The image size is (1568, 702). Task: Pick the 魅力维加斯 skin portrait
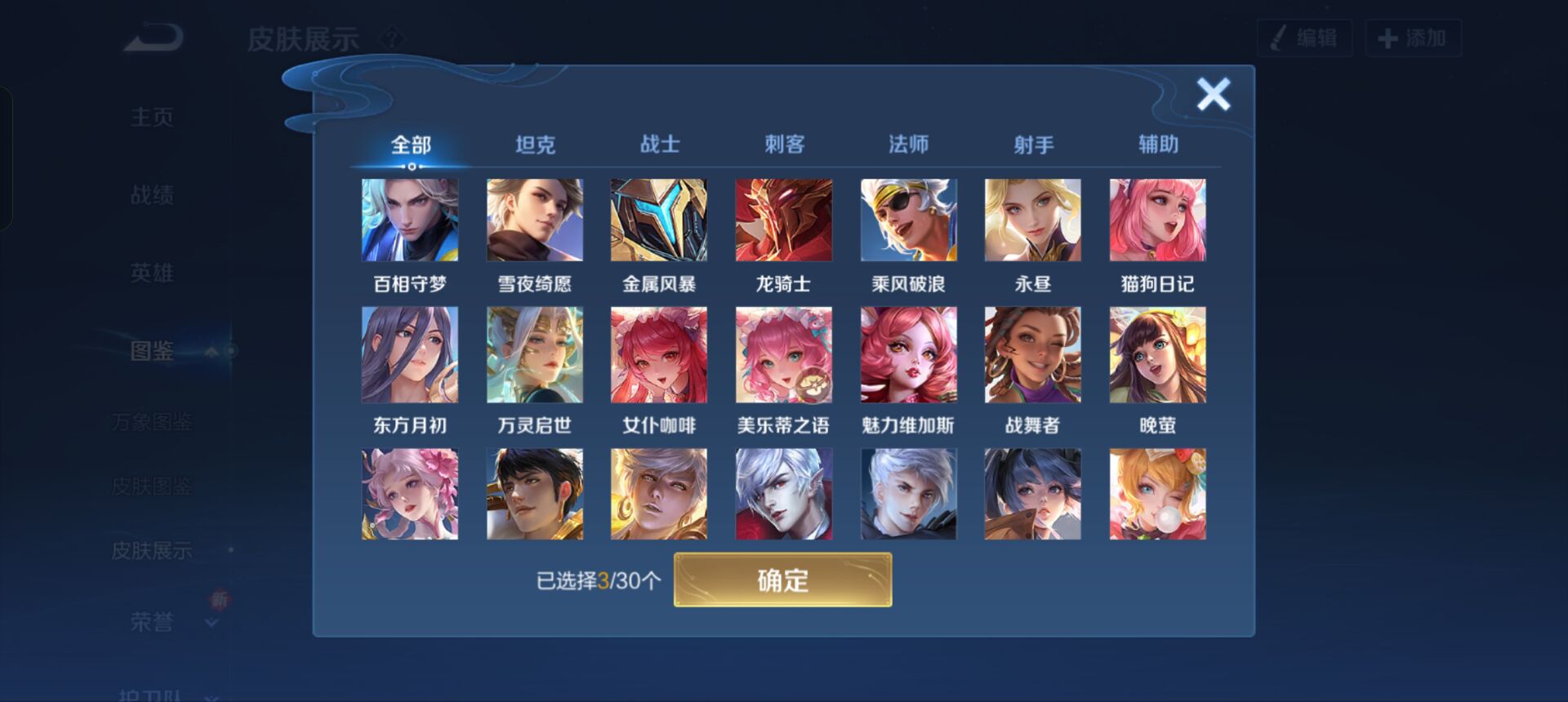tap(907, 355)
